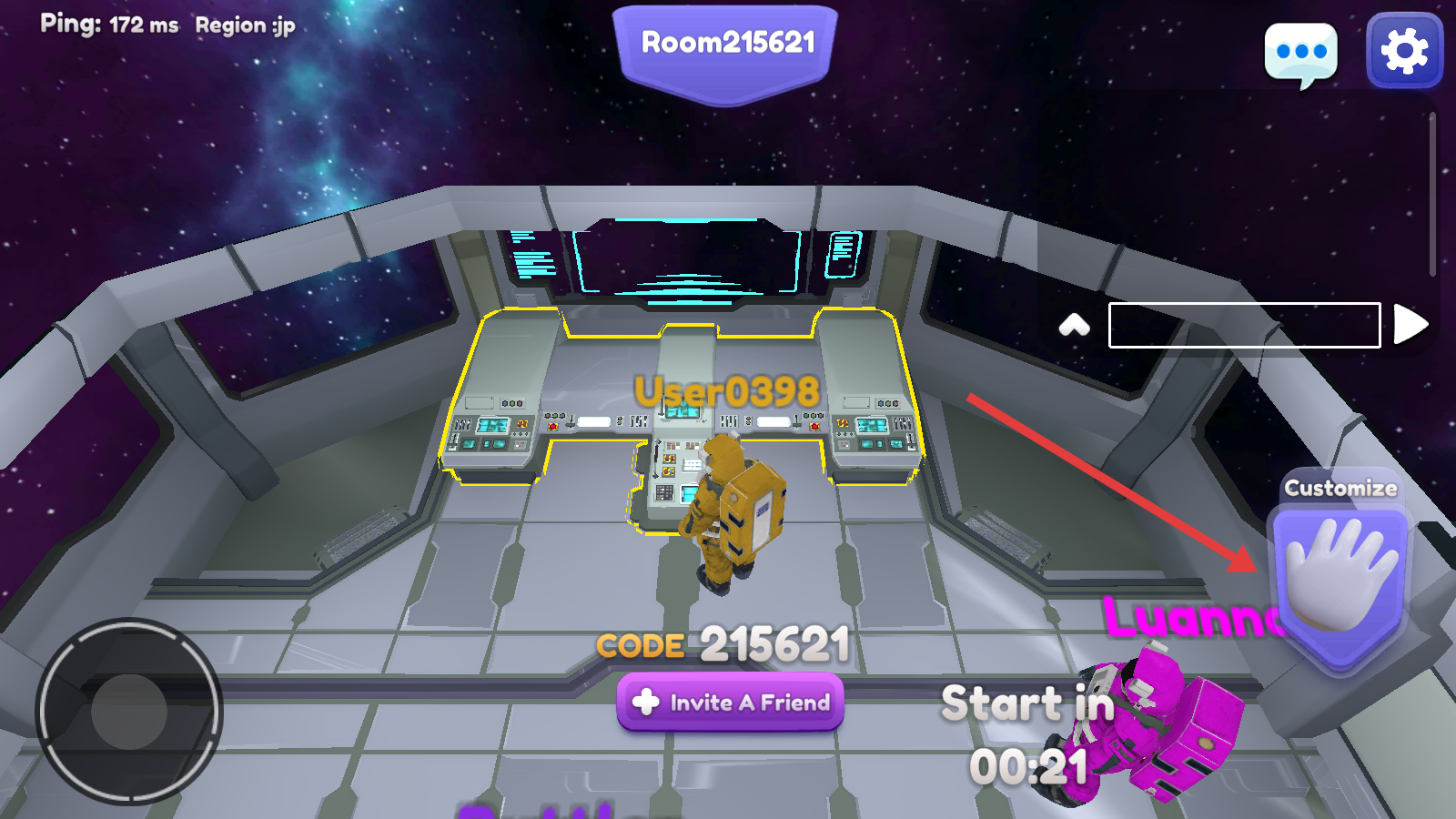This screenshot has height=819, width=1456.
Task: Click the chat message input box
Action: point(1244,325)
